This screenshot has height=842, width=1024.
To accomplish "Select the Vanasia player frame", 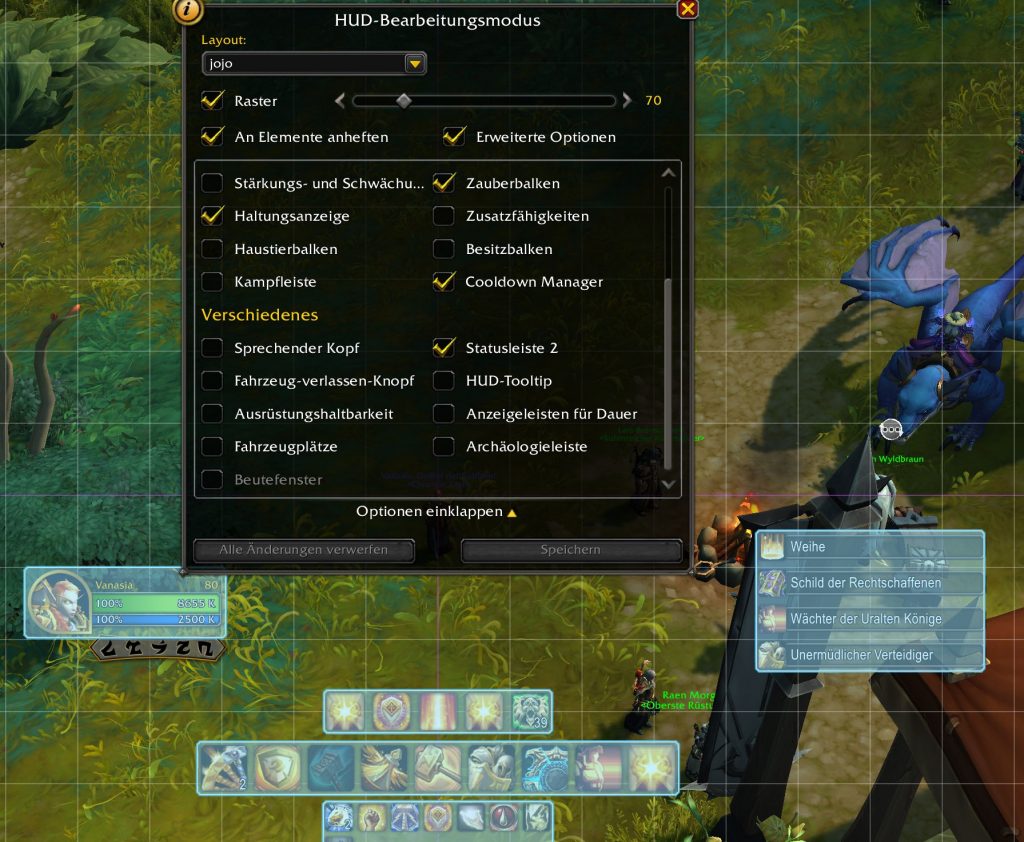I will [124, 603].
